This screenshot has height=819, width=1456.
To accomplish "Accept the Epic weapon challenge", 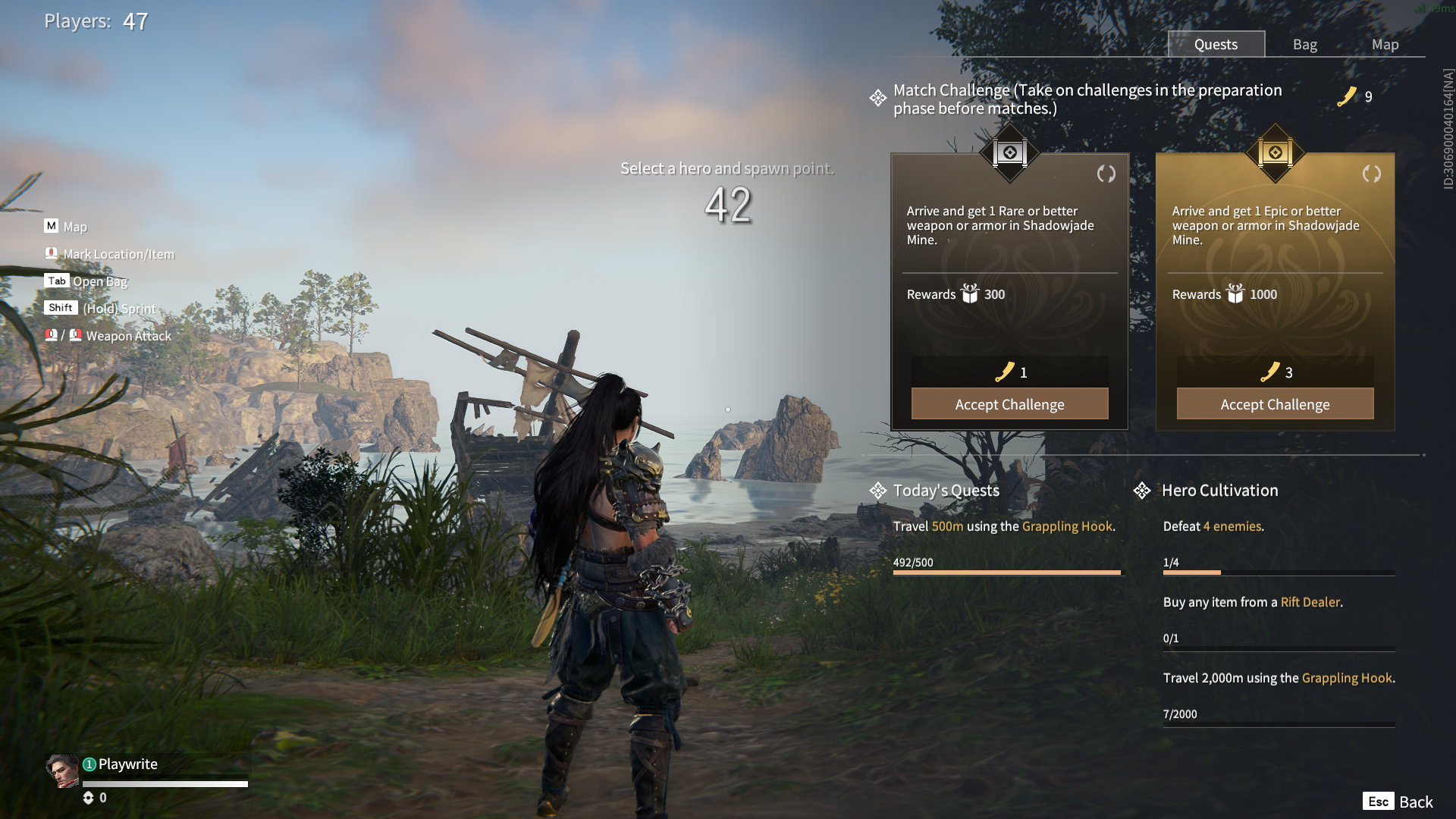I will tap(1275, 404).
